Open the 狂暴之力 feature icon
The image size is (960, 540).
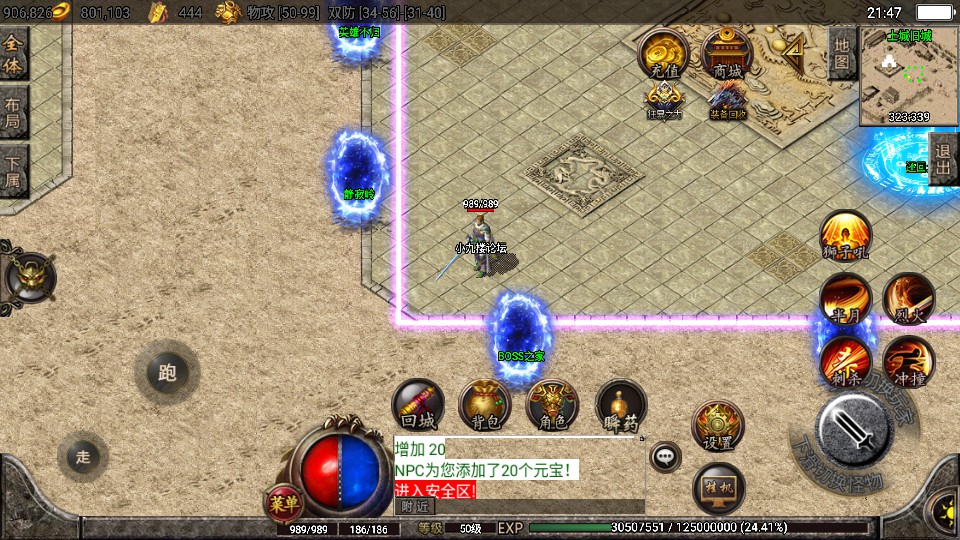click(x=663, y=99)
